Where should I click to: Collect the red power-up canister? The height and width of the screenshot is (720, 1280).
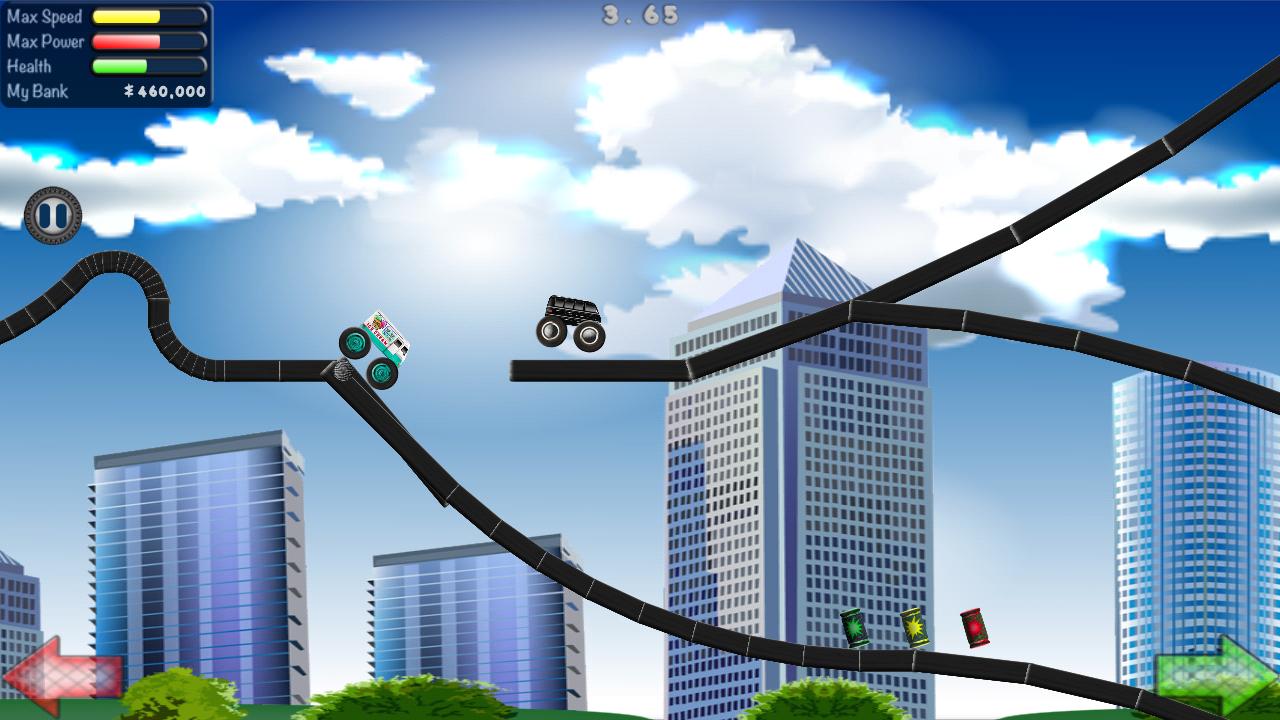click(x=973, y=630)
